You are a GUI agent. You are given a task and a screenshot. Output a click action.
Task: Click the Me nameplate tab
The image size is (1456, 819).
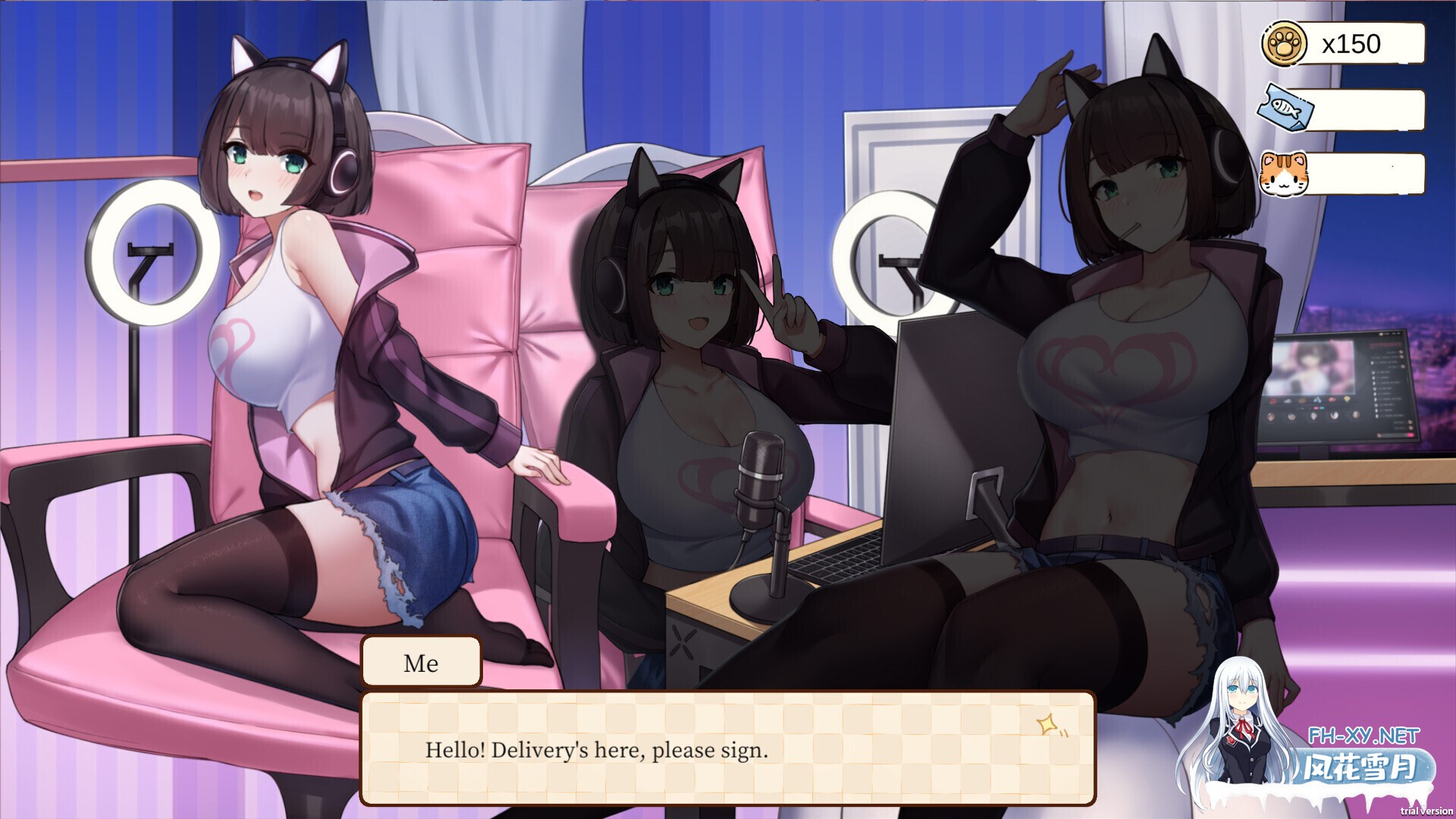pyautogui.click(x=422, y=664)
